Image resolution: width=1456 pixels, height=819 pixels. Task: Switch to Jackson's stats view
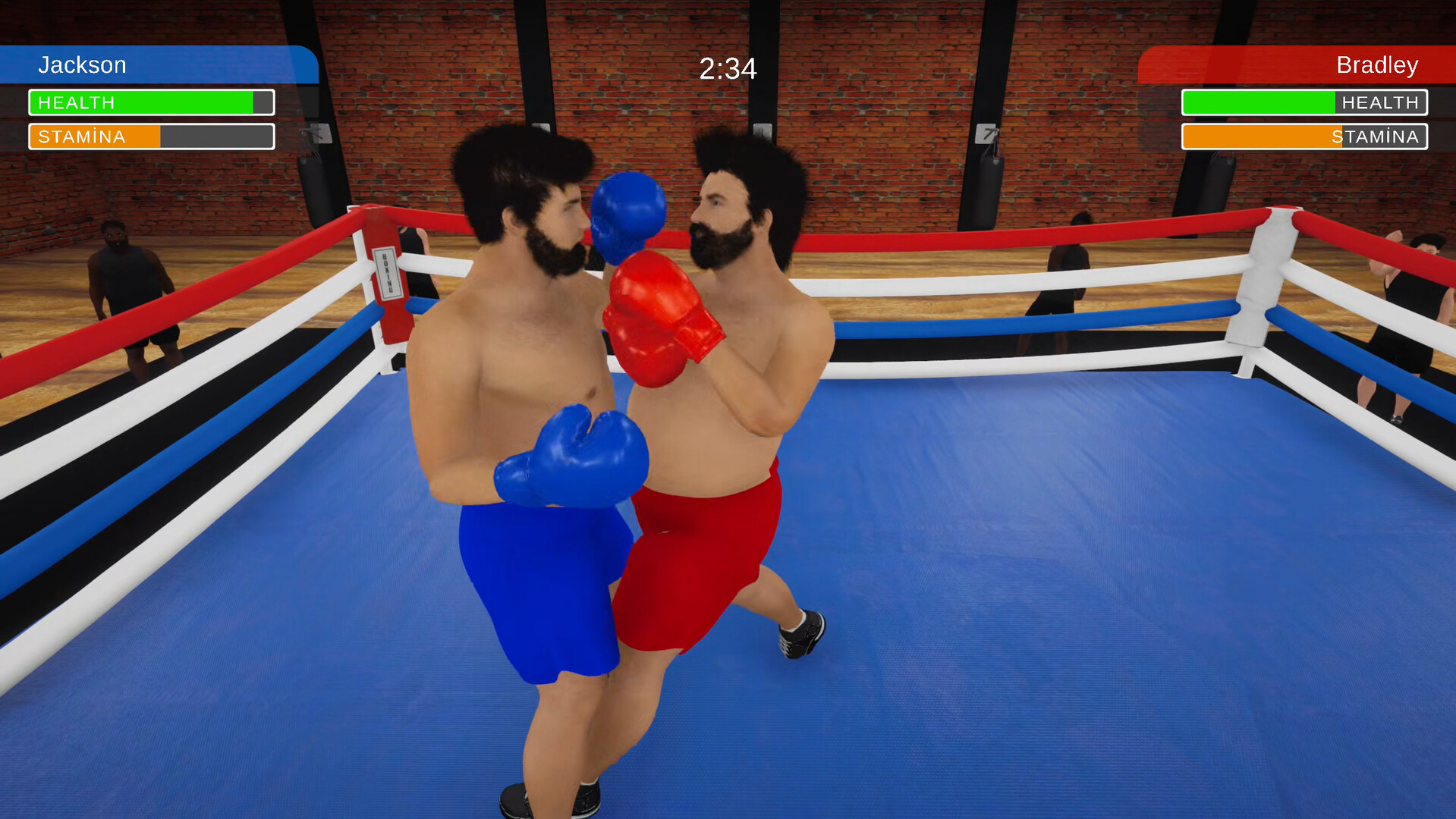[x=83, y=65]
